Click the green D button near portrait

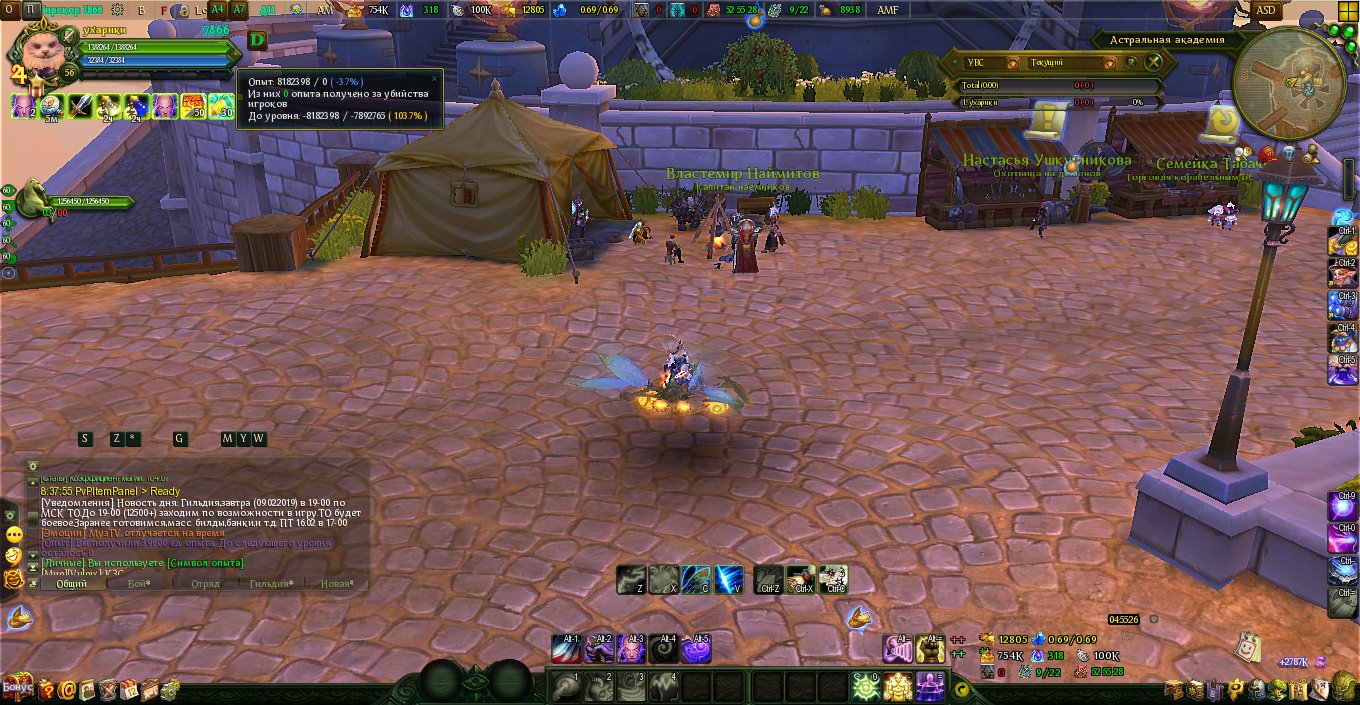[x=258, y=40]
